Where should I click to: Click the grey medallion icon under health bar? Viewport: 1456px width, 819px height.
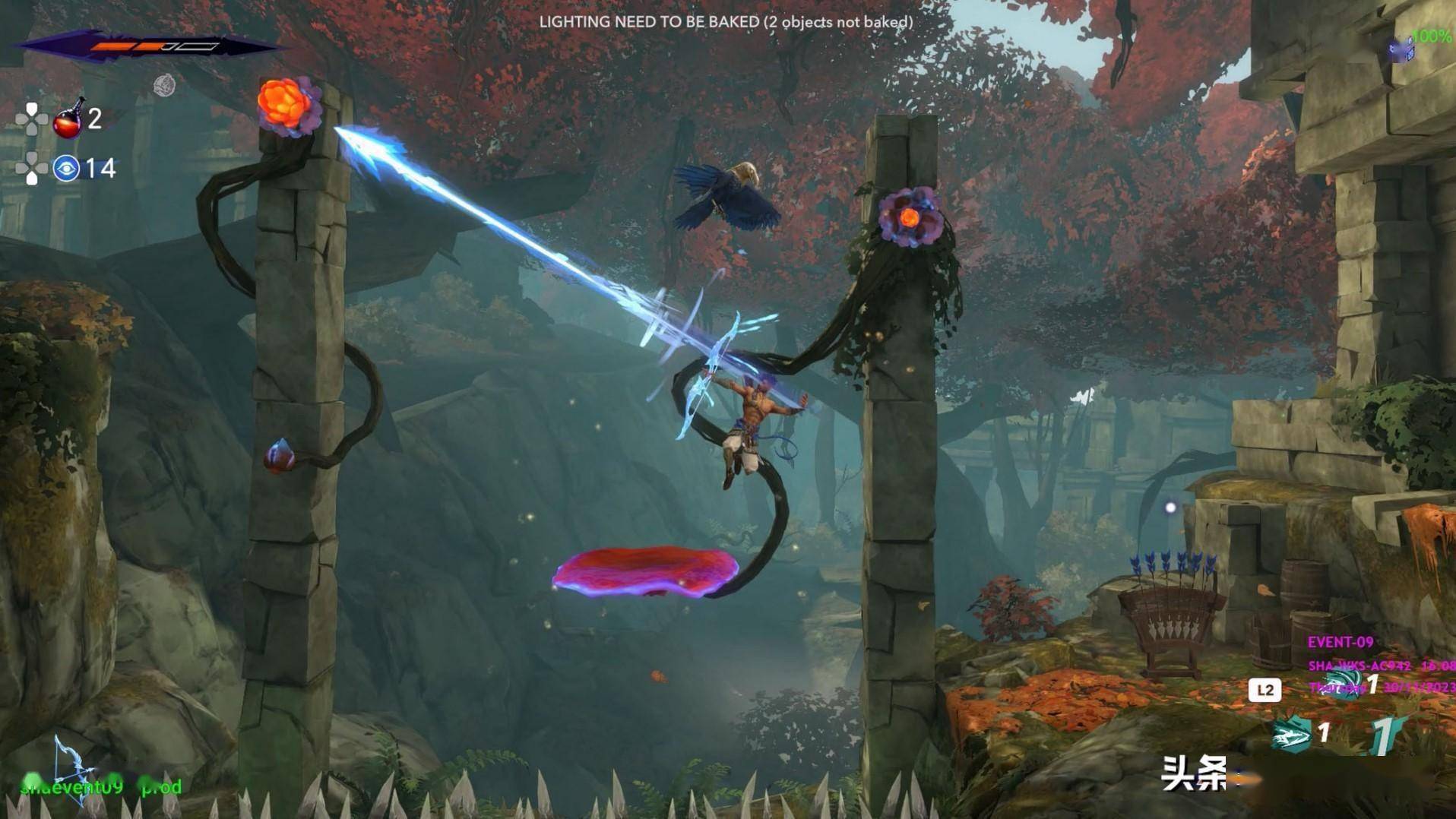(164, 86)
